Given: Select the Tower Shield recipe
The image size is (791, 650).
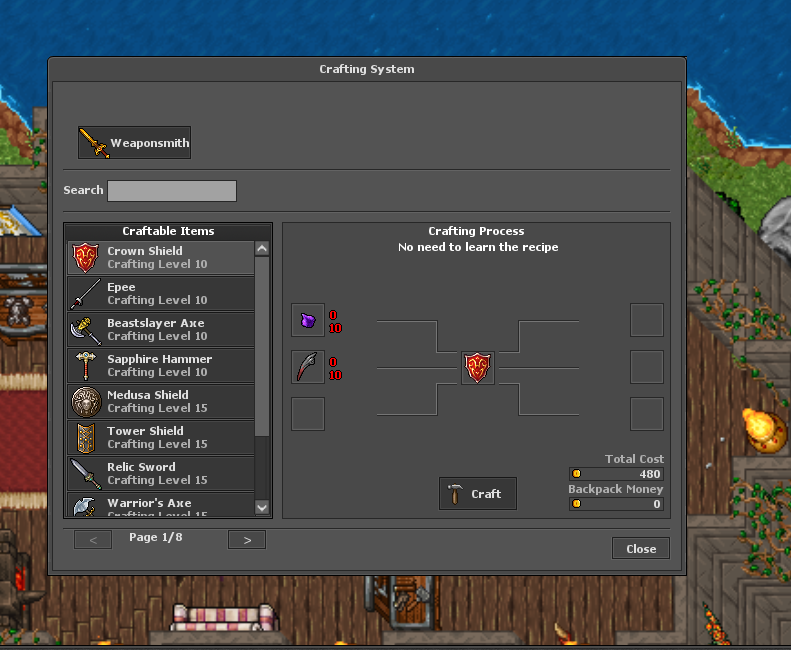Looking at the screenshot, I should pos(160,438).
